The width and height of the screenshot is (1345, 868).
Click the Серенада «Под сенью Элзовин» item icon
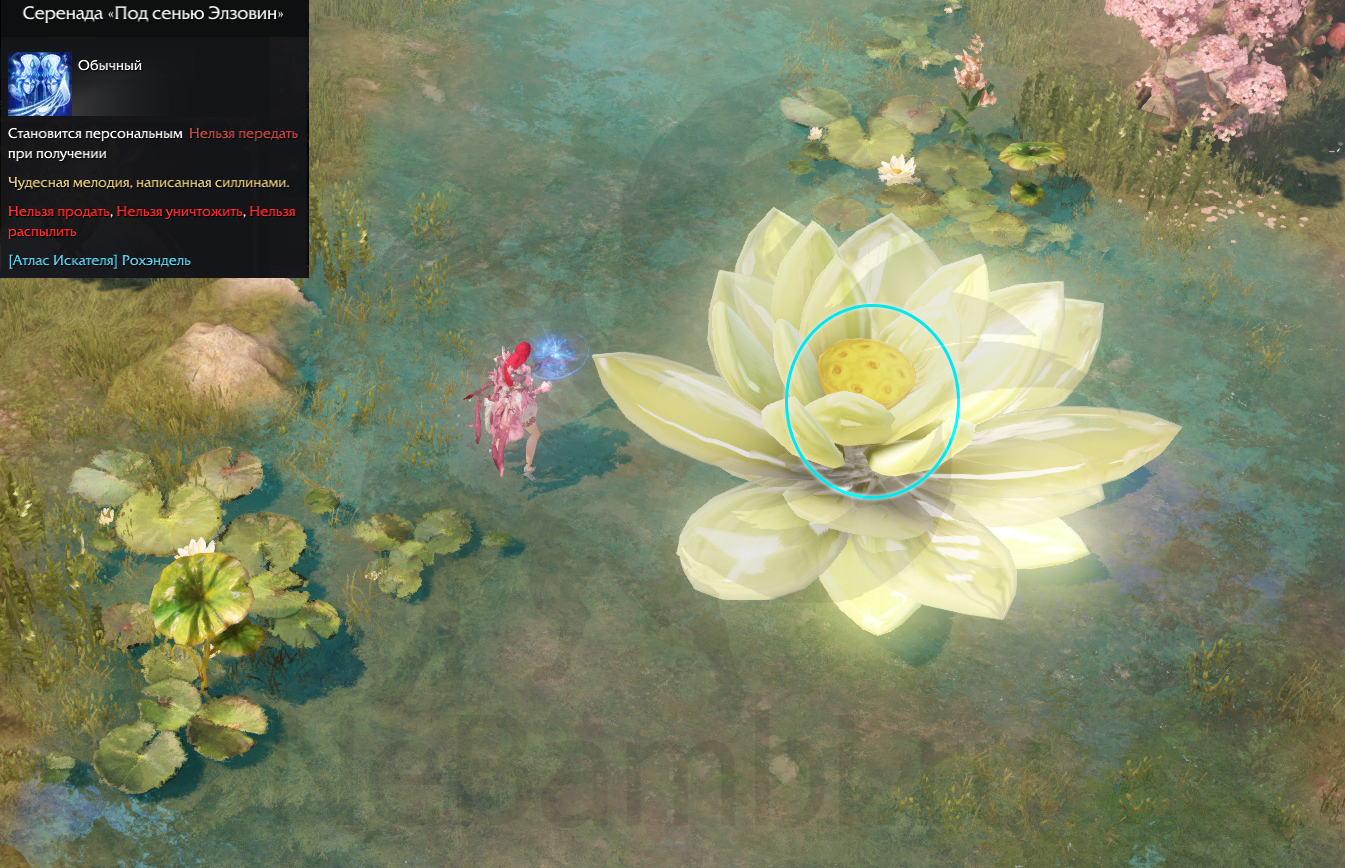pyautogui.click(x=39, y=84)
